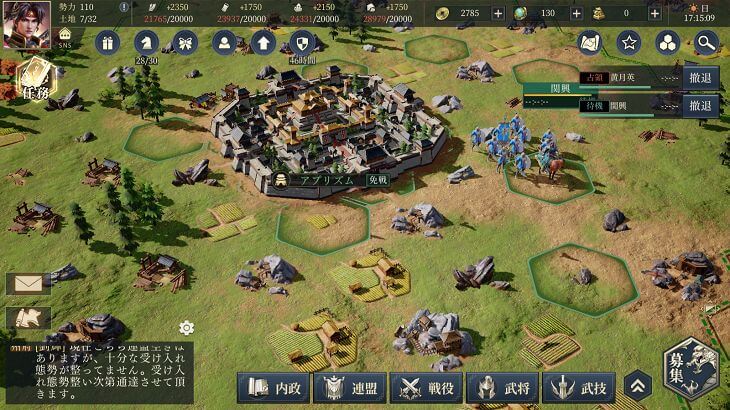Open the star favorites icon
The image size is (730, 410).
(x=628, y=42)
